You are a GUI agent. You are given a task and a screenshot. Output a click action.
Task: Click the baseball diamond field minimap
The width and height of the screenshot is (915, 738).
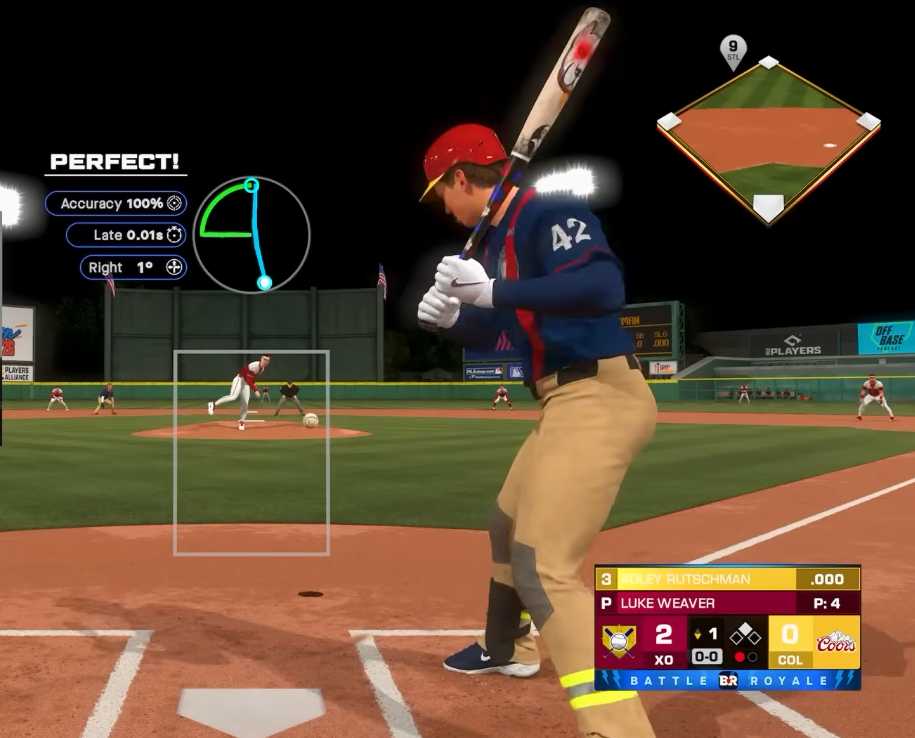(x=768, y=137)
